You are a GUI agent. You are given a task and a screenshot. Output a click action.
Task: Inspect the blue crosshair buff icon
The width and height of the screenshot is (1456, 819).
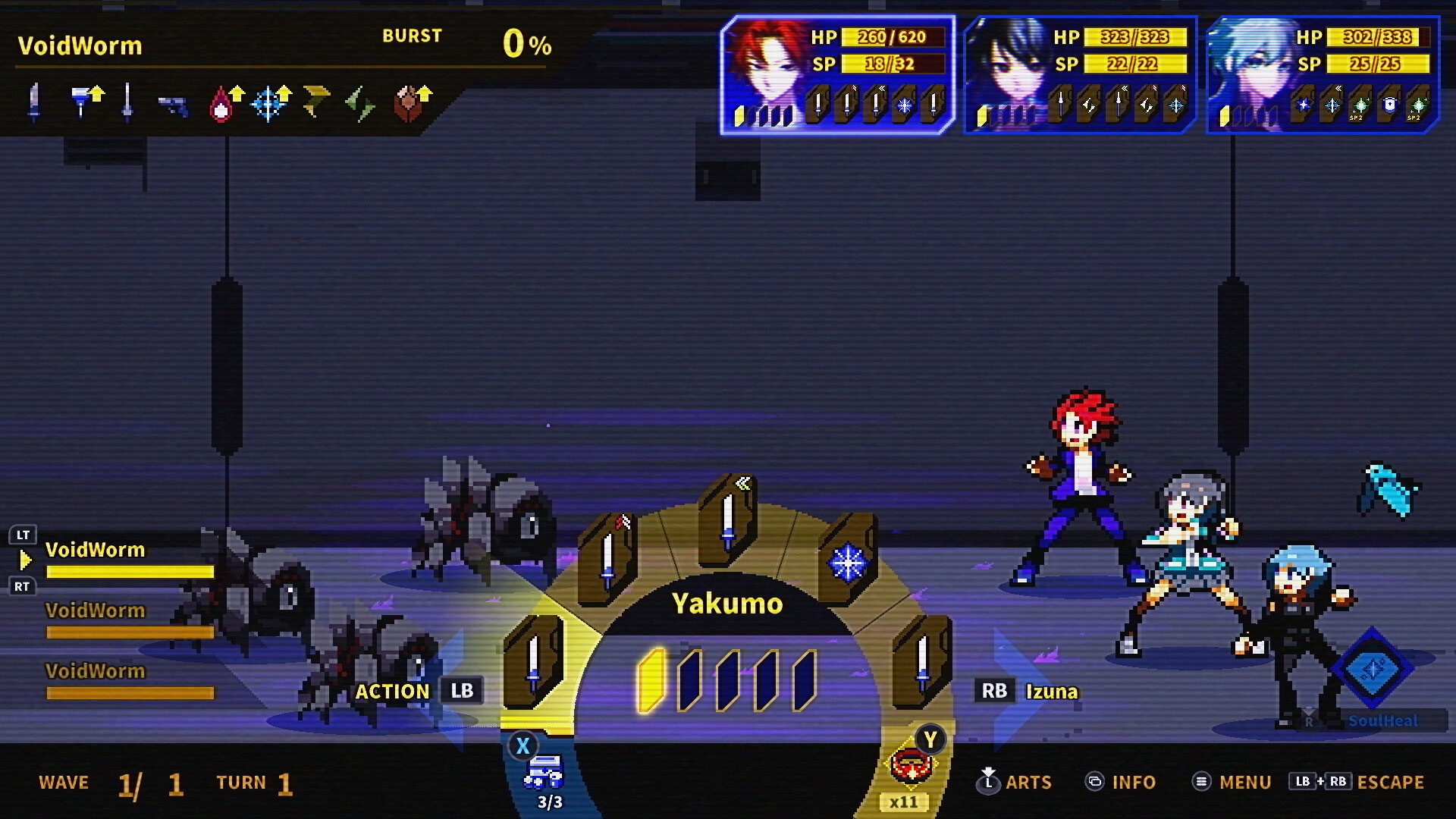coord(268,105)
